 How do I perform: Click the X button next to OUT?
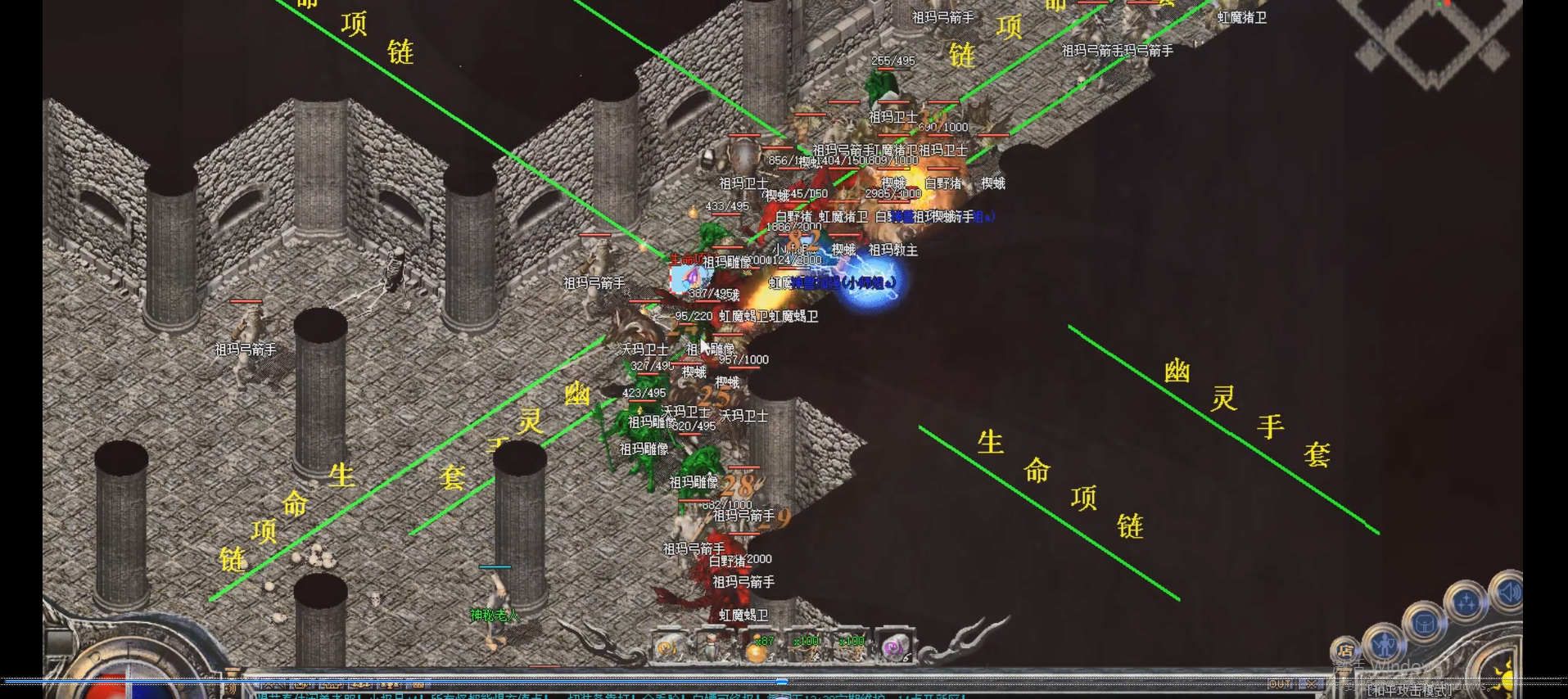(x=1312, y=684)
